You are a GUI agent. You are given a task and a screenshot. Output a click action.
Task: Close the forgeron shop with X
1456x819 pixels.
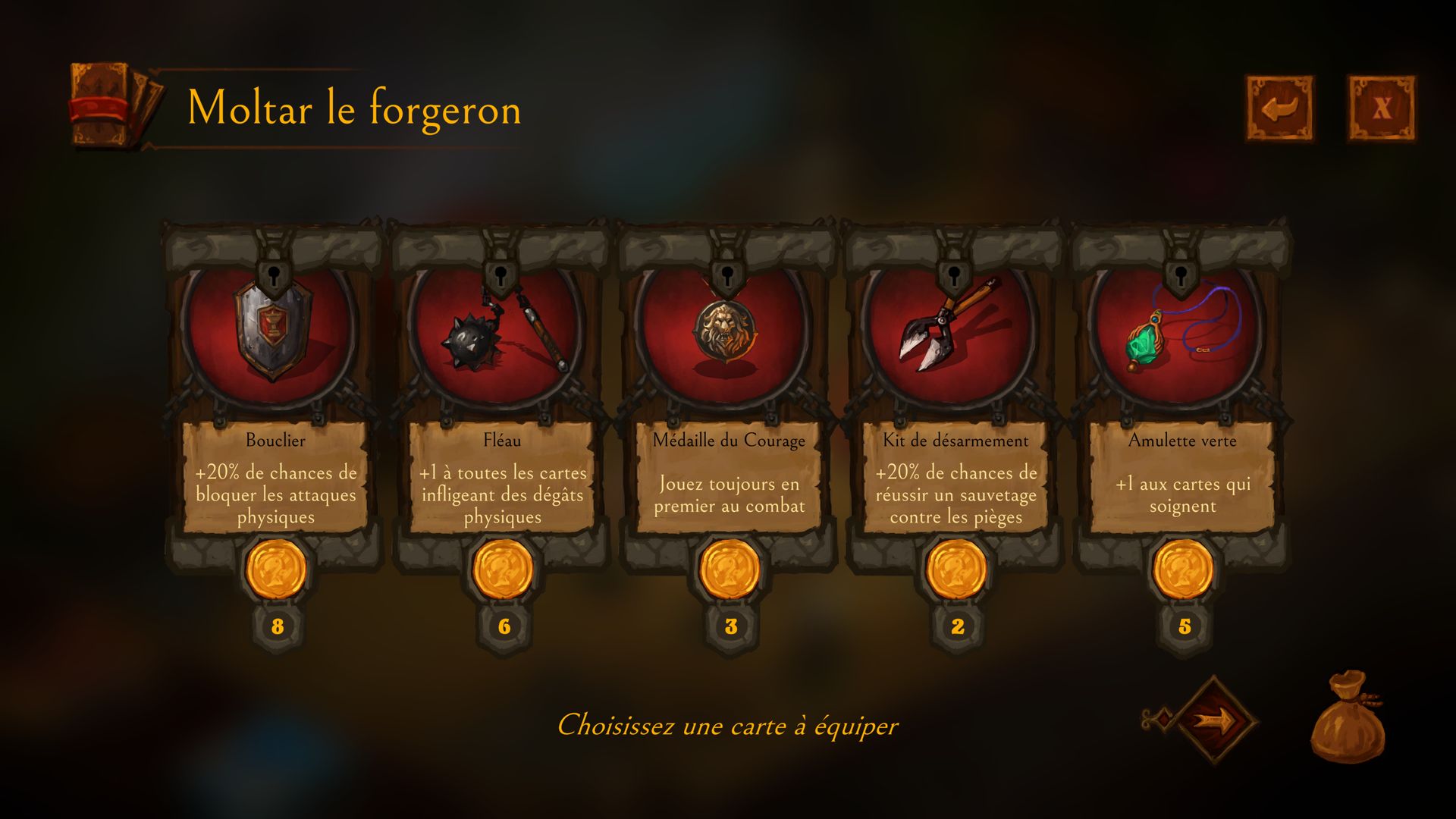[1381, 108]
